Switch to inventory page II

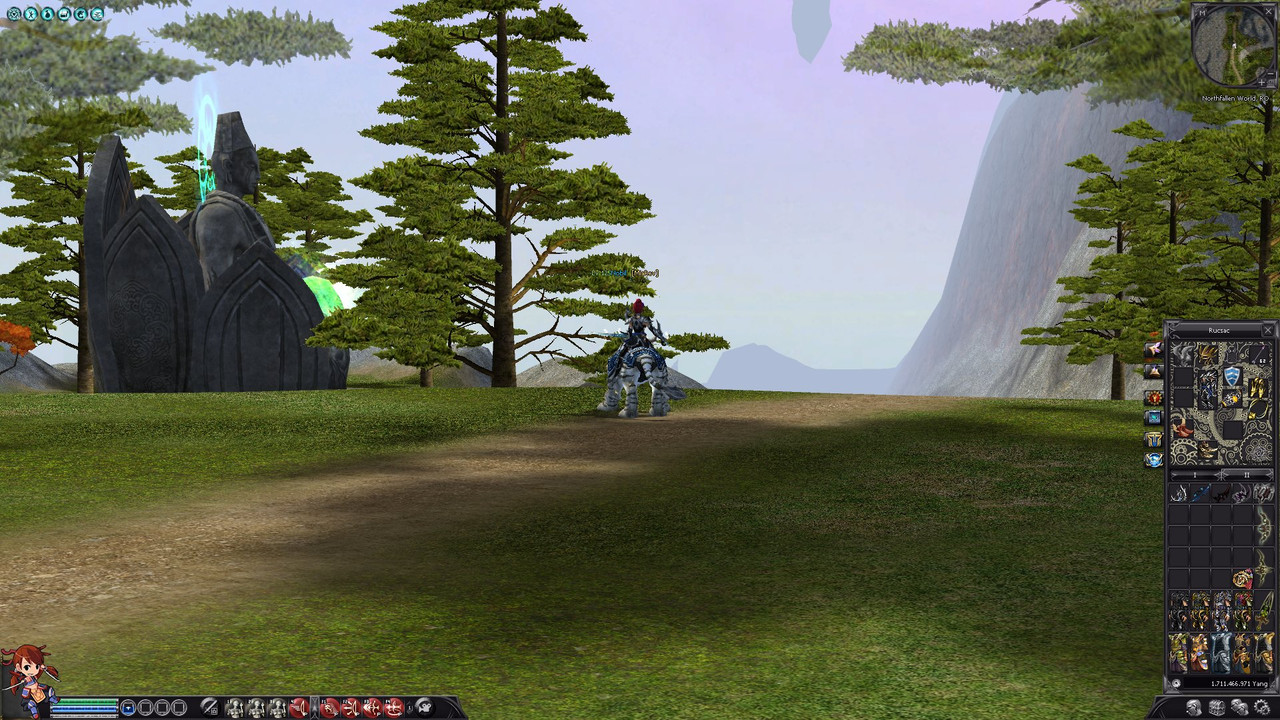click(x=1246, y=474)
